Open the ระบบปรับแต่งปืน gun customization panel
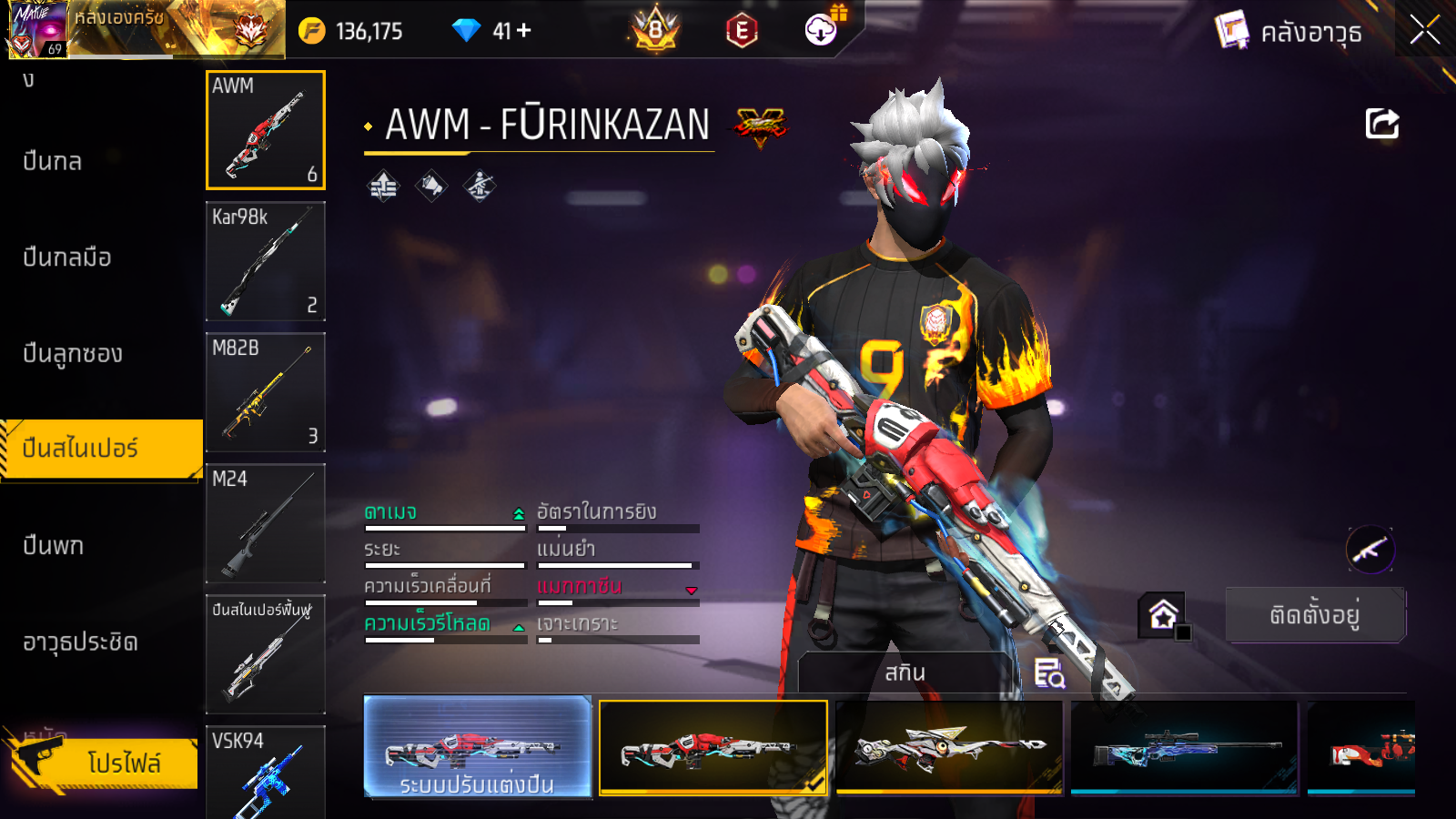The height and width of the screenshot is (819, 1456). (478, 747)
